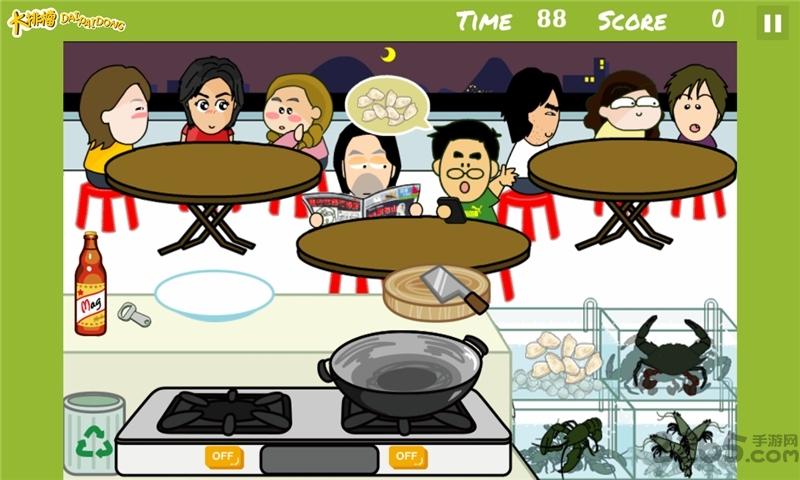
Task: Choose the cleaver on the chopping board
Action: [x=452, y=287]
